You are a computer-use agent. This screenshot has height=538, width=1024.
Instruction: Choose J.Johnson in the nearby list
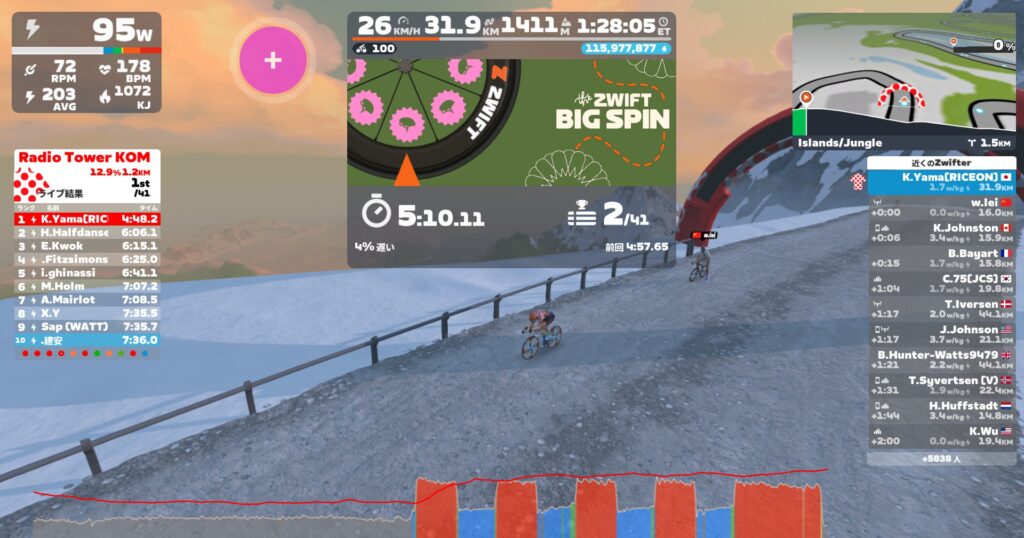941,334
